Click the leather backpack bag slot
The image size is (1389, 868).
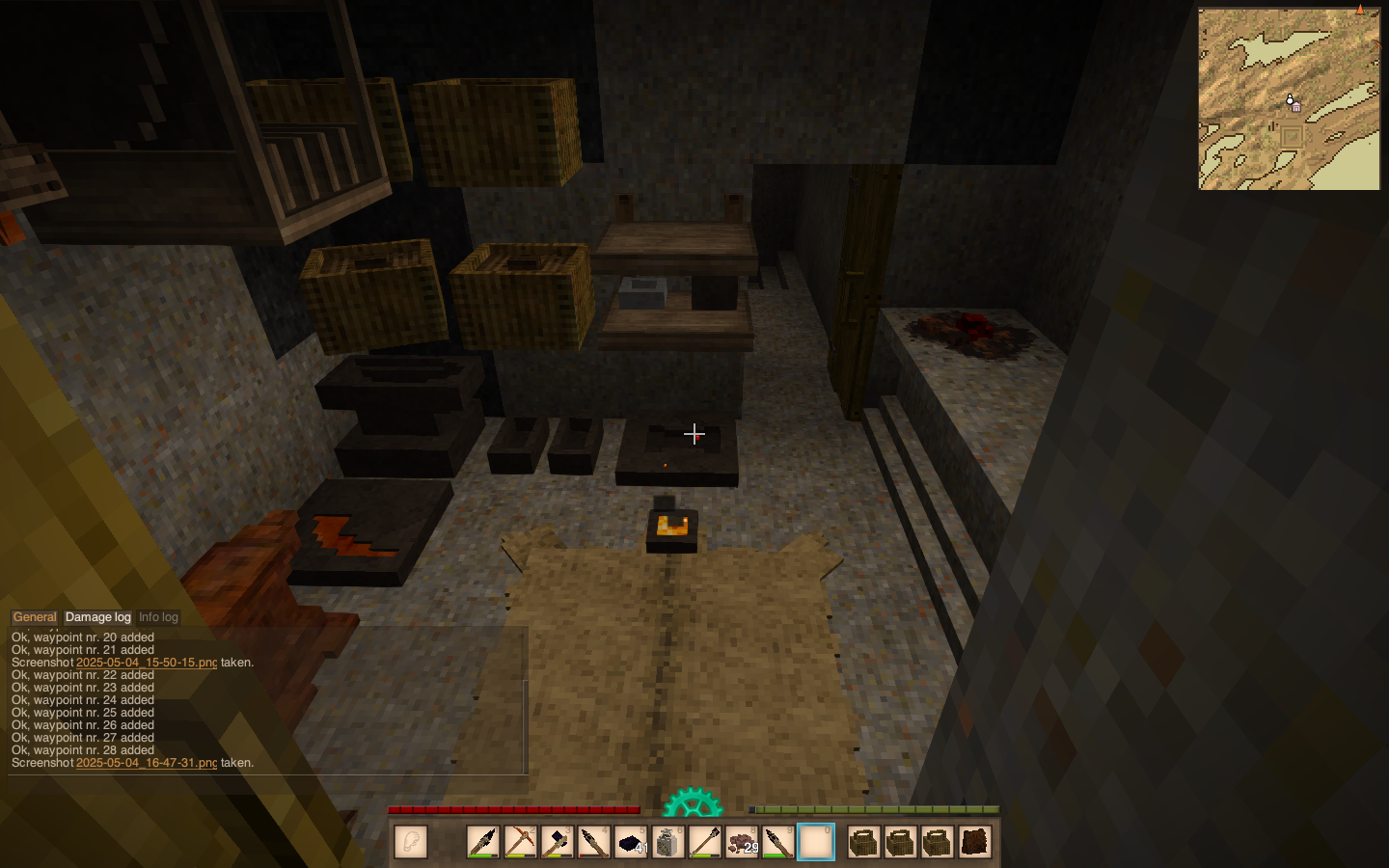click(x=974, y=842)
